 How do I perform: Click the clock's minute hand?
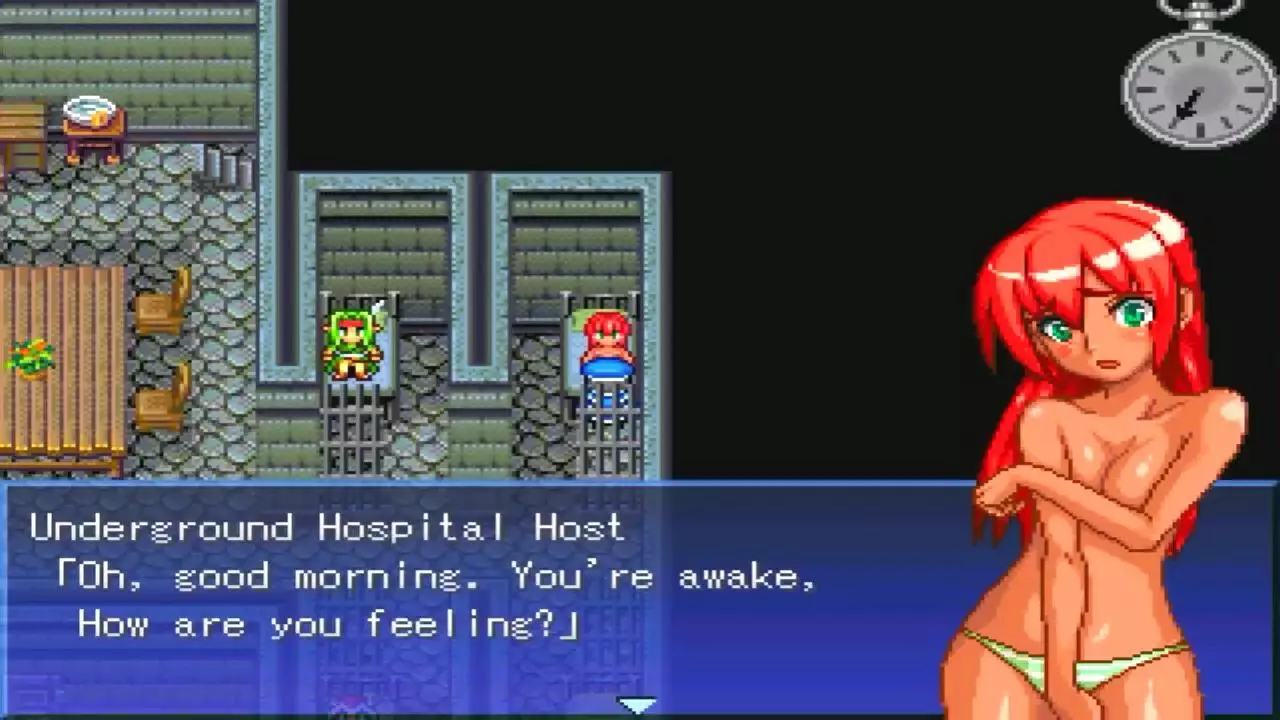tap(1185, 105)
